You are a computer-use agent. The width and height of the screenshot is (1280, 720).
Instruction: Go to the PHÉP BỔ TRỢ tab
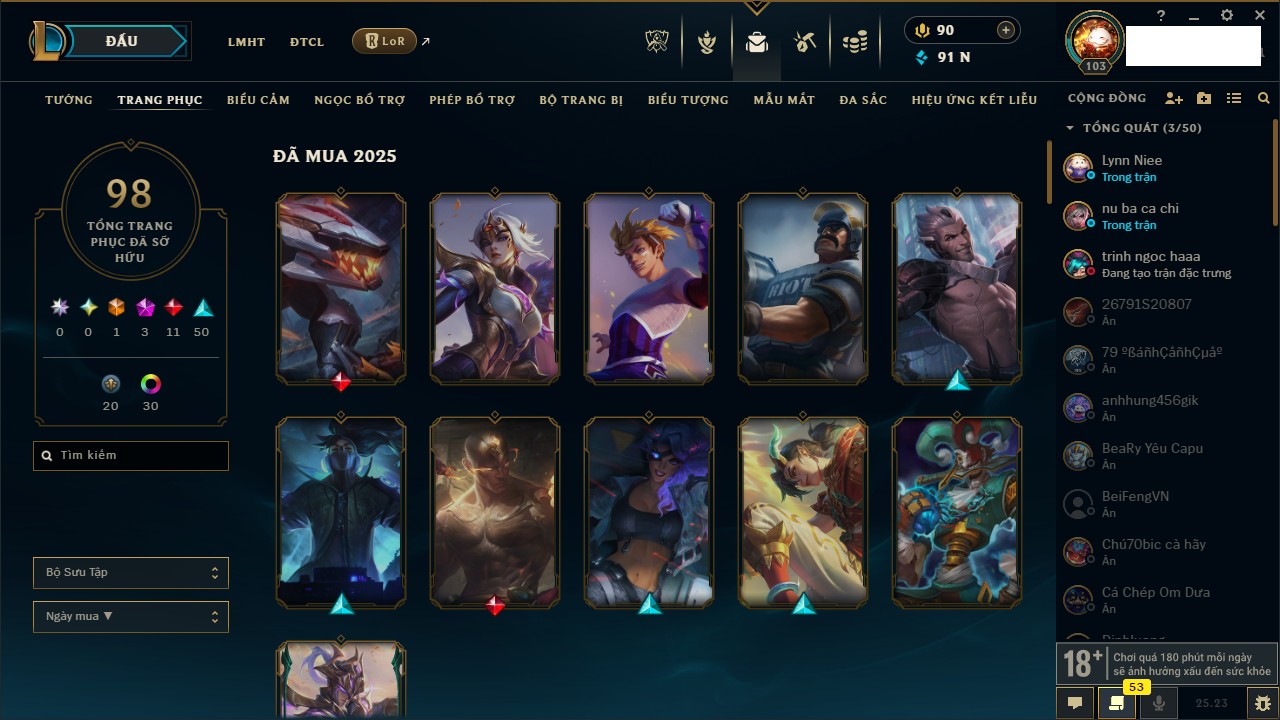tap(472, 100)
